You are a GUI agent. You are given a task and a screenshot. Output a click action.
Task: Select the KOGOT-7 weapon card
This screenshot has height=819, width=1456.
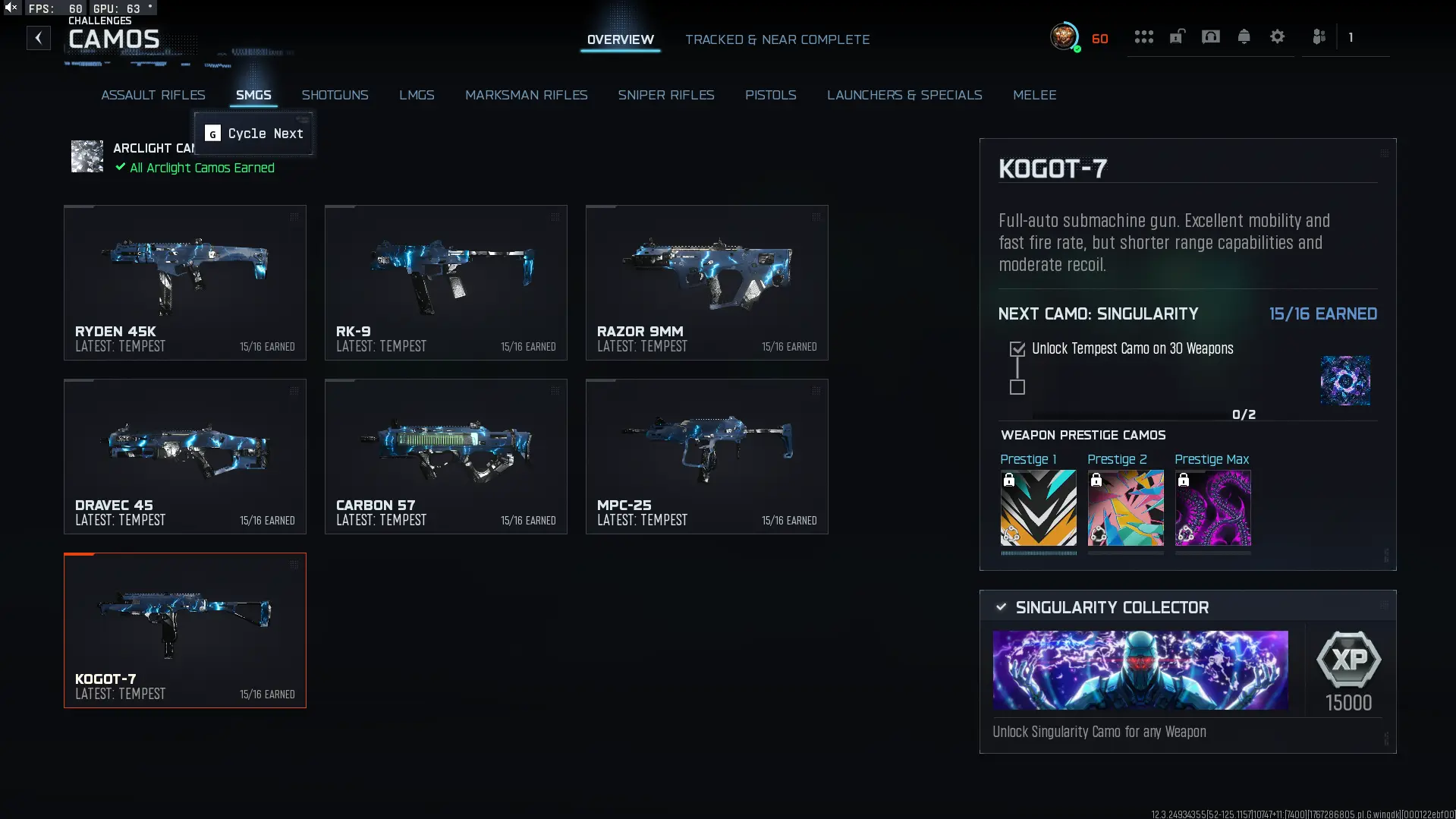click(184, 630)
